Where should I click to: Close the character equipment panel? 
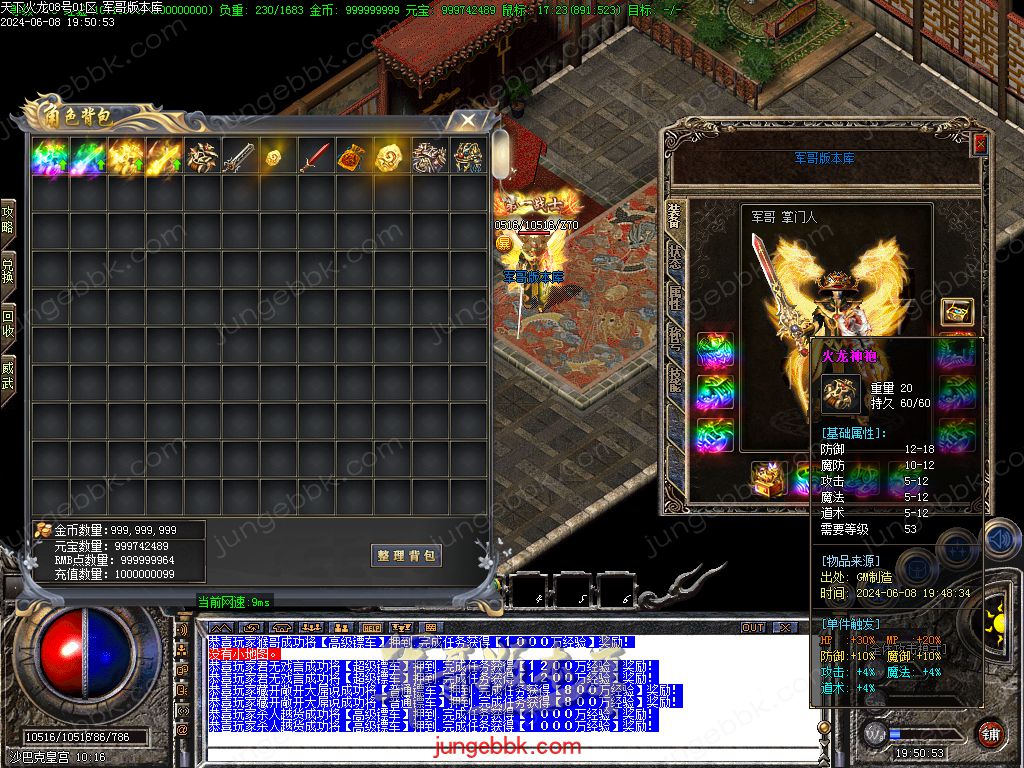point(980,144)
